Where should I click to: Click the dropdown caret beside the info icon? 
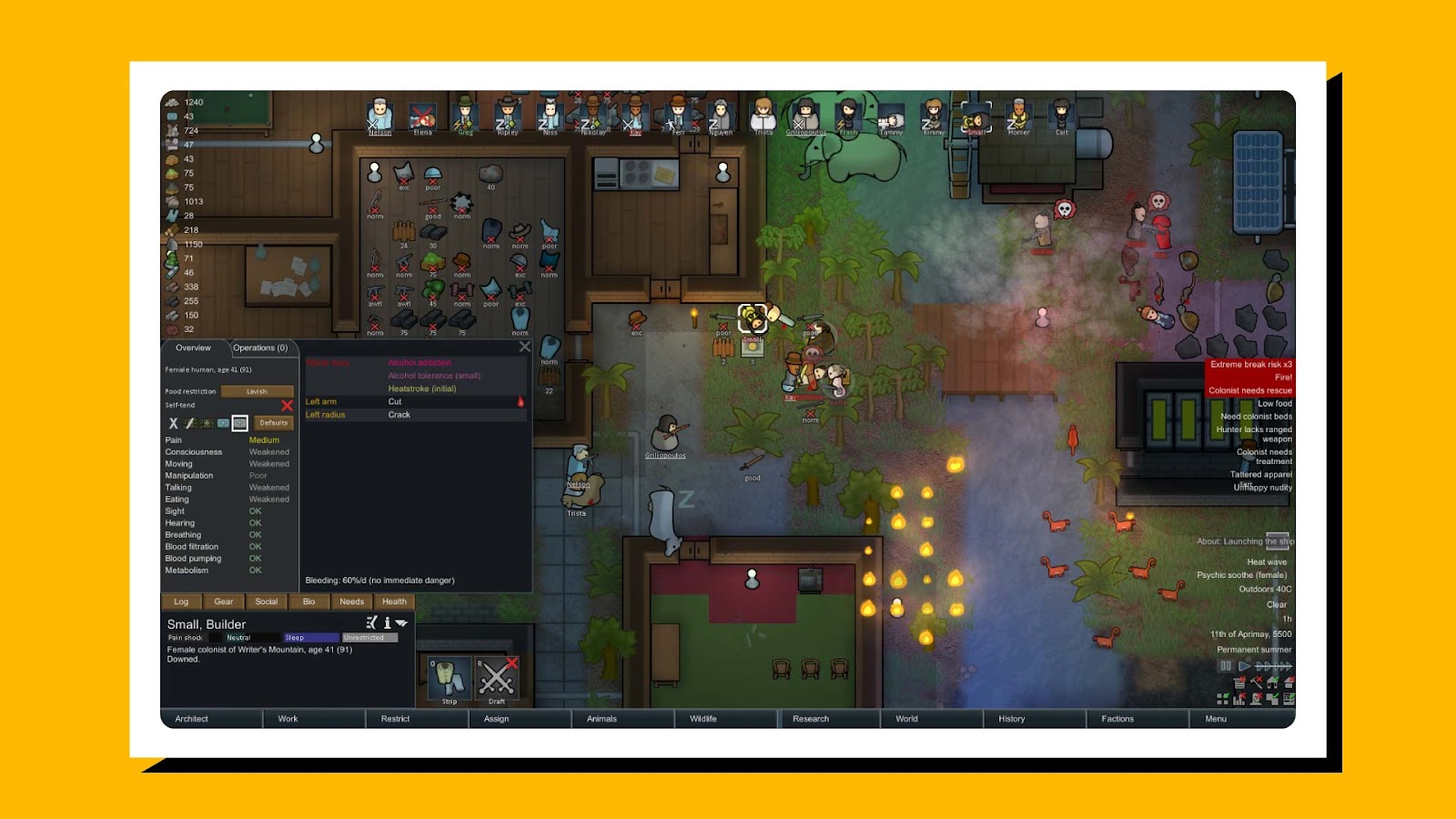click(399, 622)
